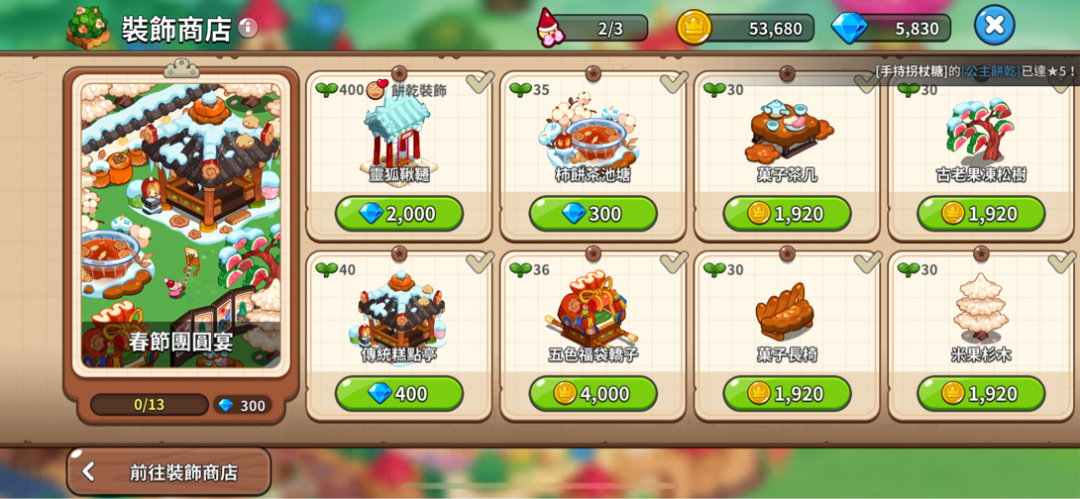Viewport: 1080px width, 499px height.
Task: Open the gold coin balance counter
Action: click(746, 28)
